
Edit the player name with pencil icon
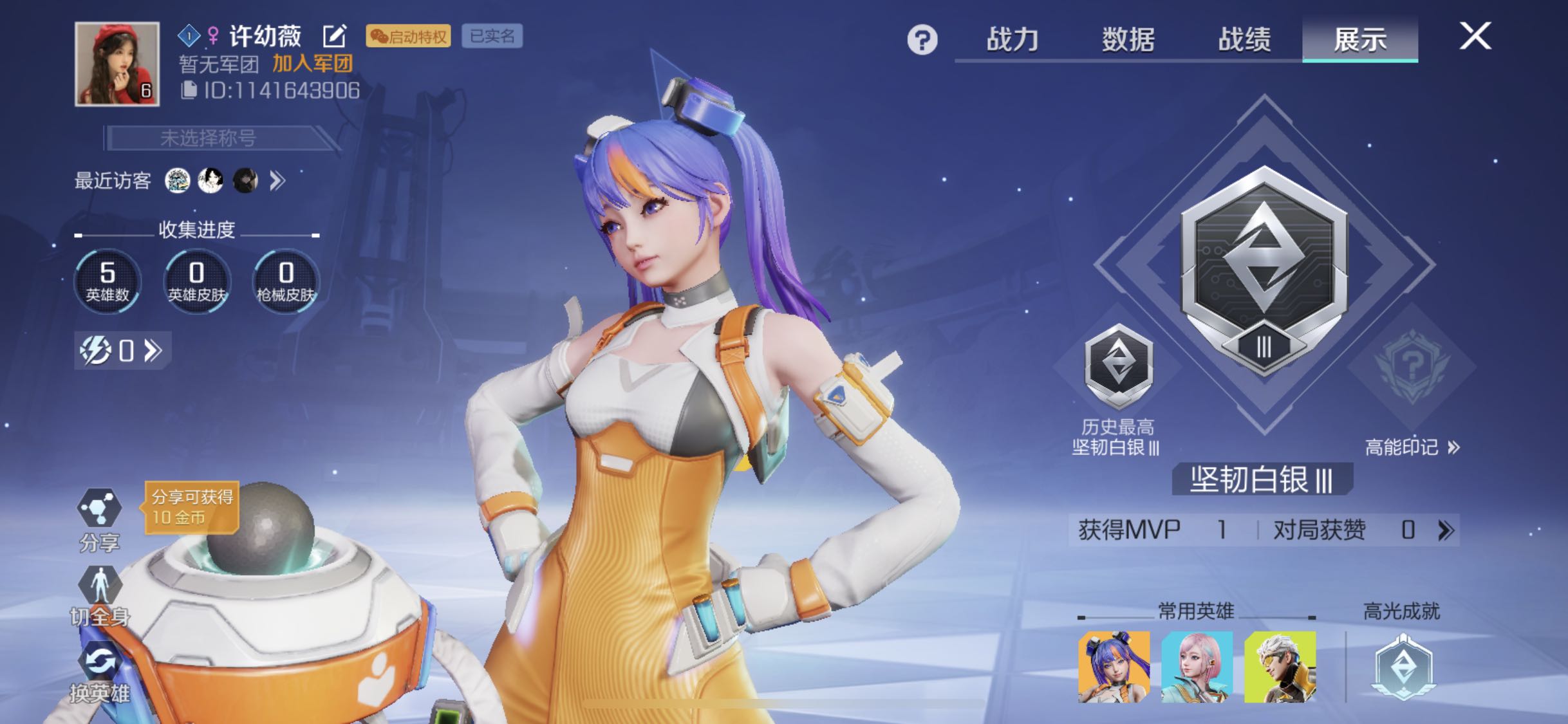click(335, 36)
